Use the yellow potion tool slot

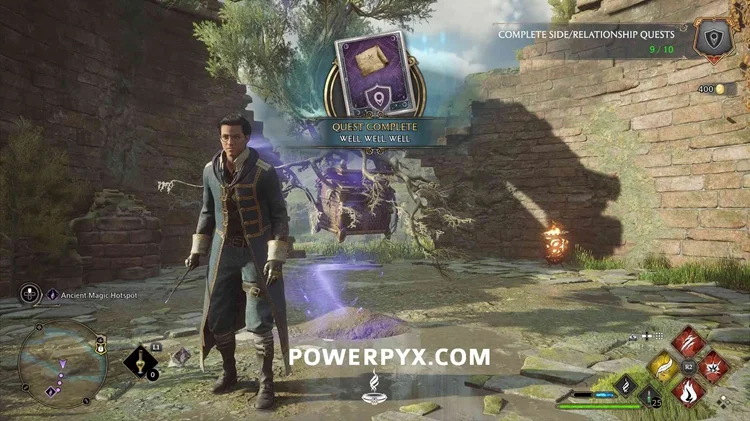140,360
